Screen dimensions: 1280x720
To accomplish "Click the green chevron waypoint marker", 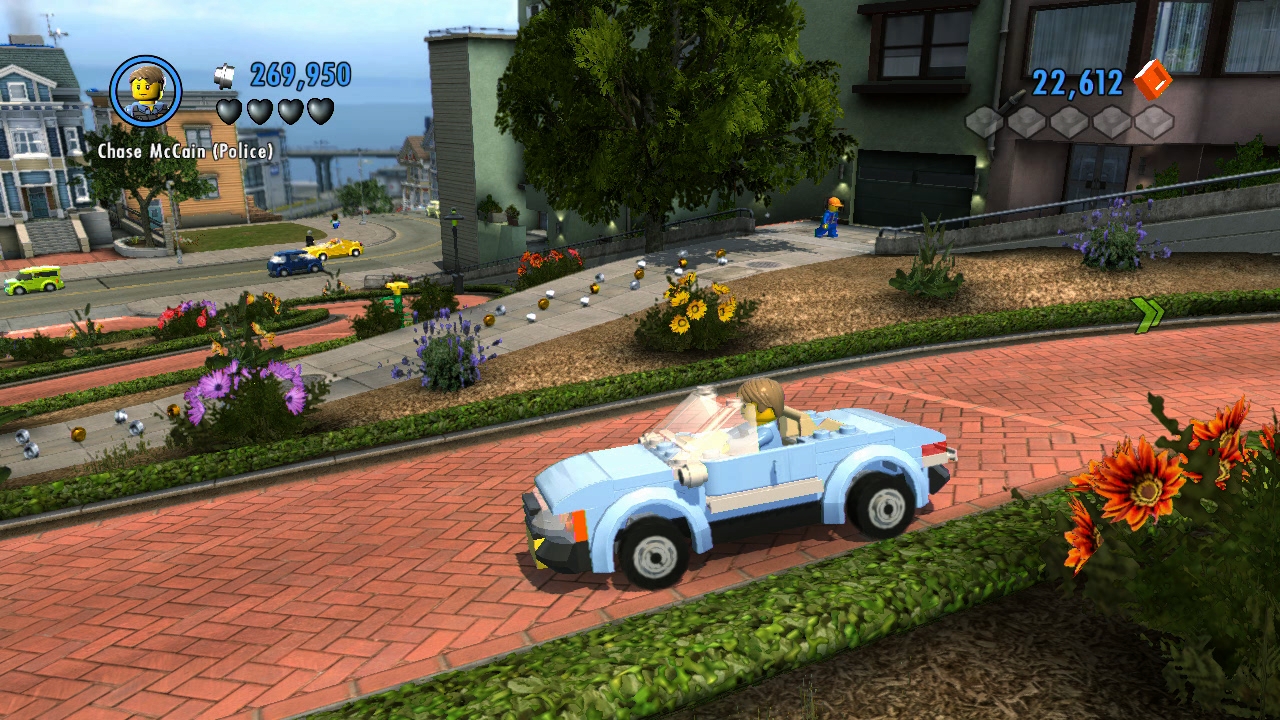I will pyautogui.click(x=1148, y=314).
